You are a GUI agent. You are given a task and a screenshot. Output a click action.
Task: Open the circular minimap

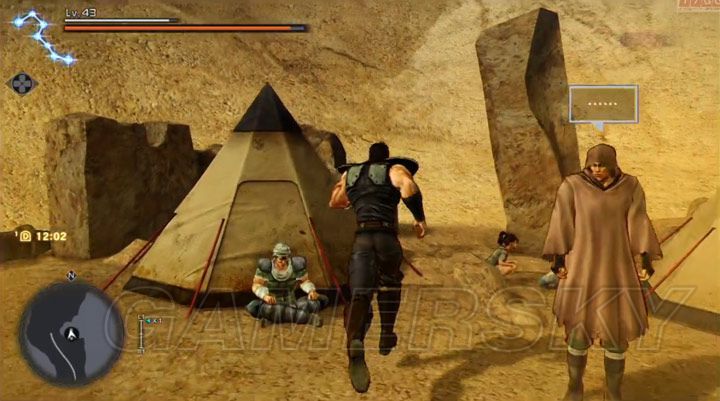(70, 331)
